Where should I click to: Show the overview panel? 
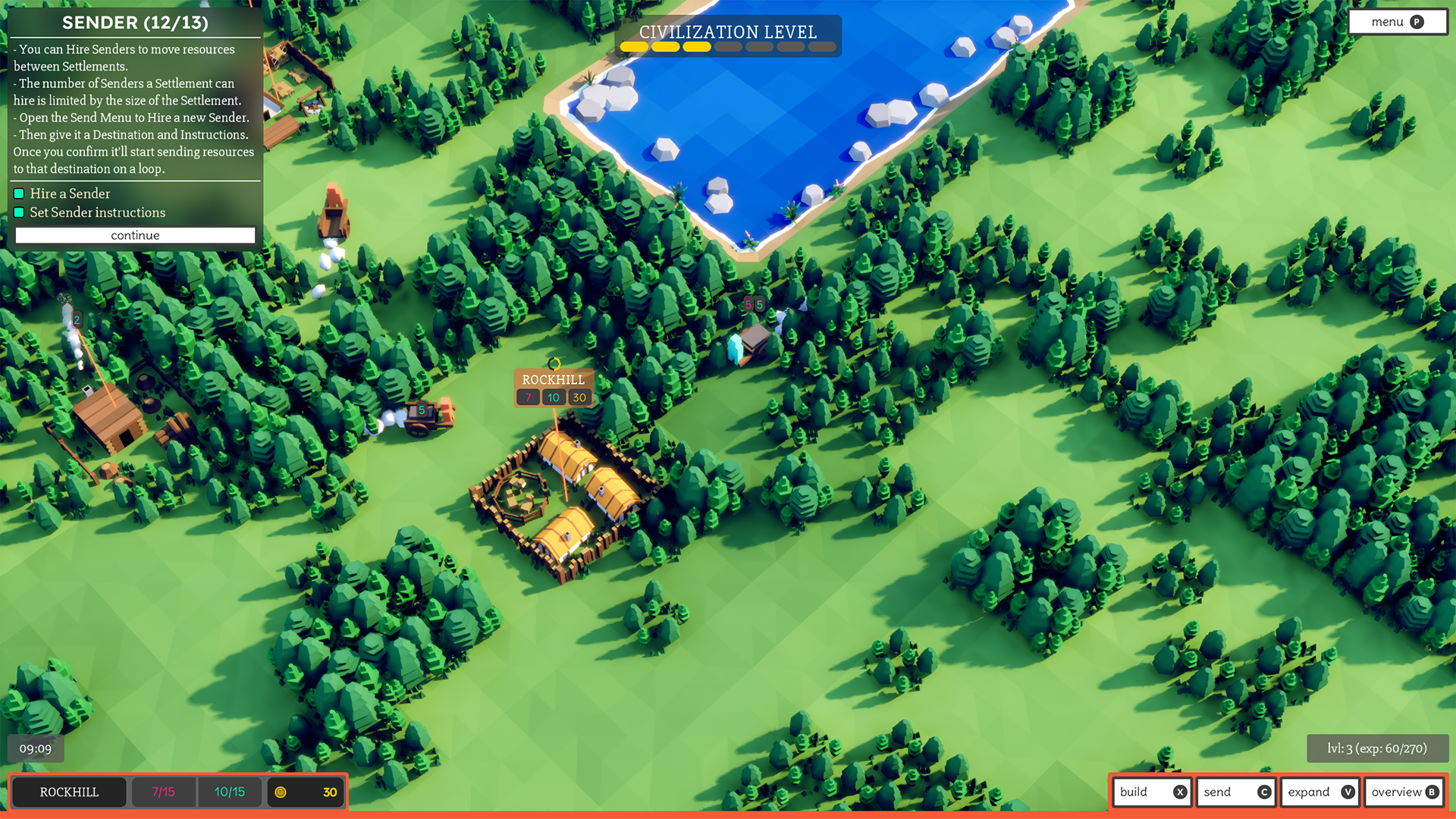(x=1404, y=792)
